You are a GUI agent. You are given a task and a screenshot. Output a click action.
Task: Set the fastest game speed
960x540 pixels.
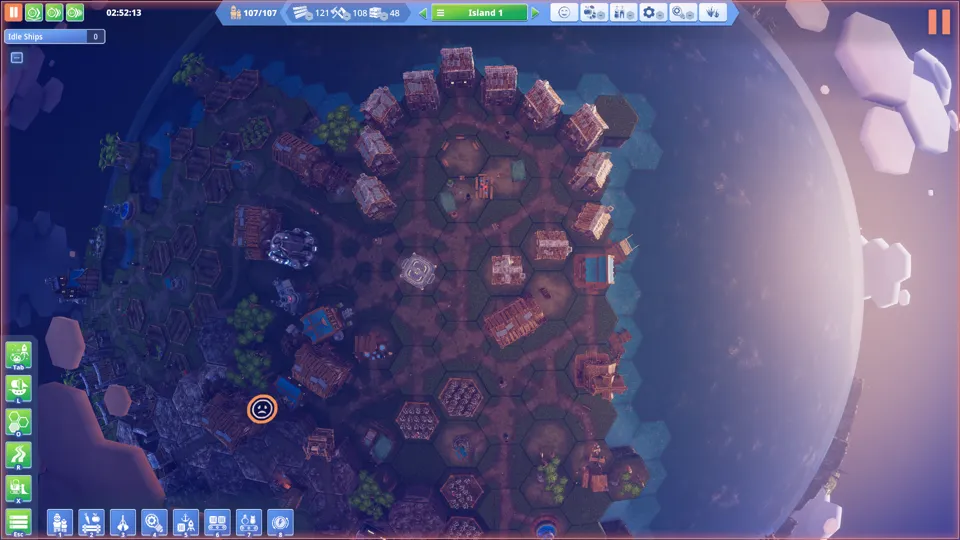tap(74, 13)
